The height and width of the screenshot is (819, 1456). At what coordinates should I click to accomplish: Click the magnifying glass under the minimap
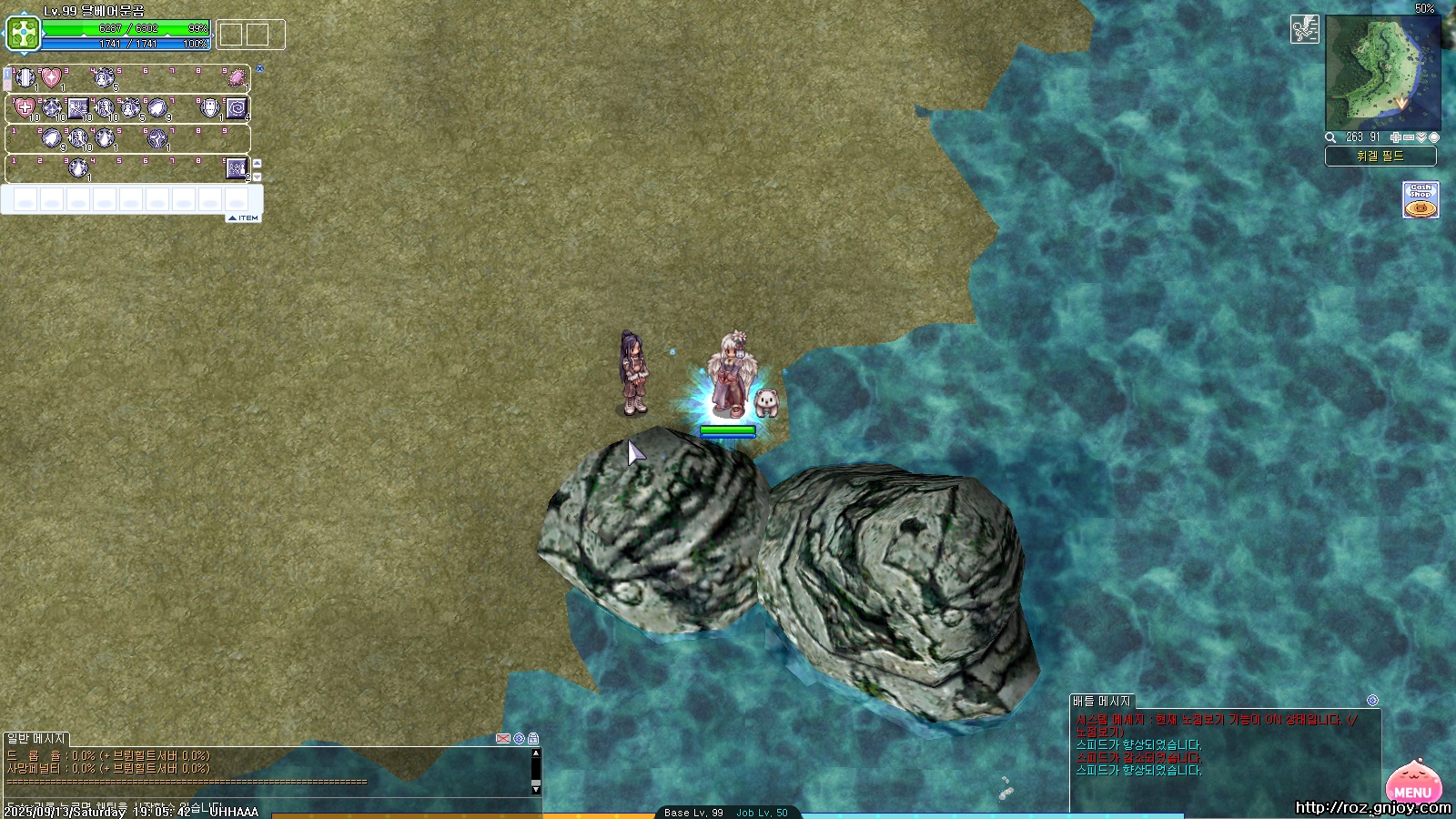tap(1330, 137)
